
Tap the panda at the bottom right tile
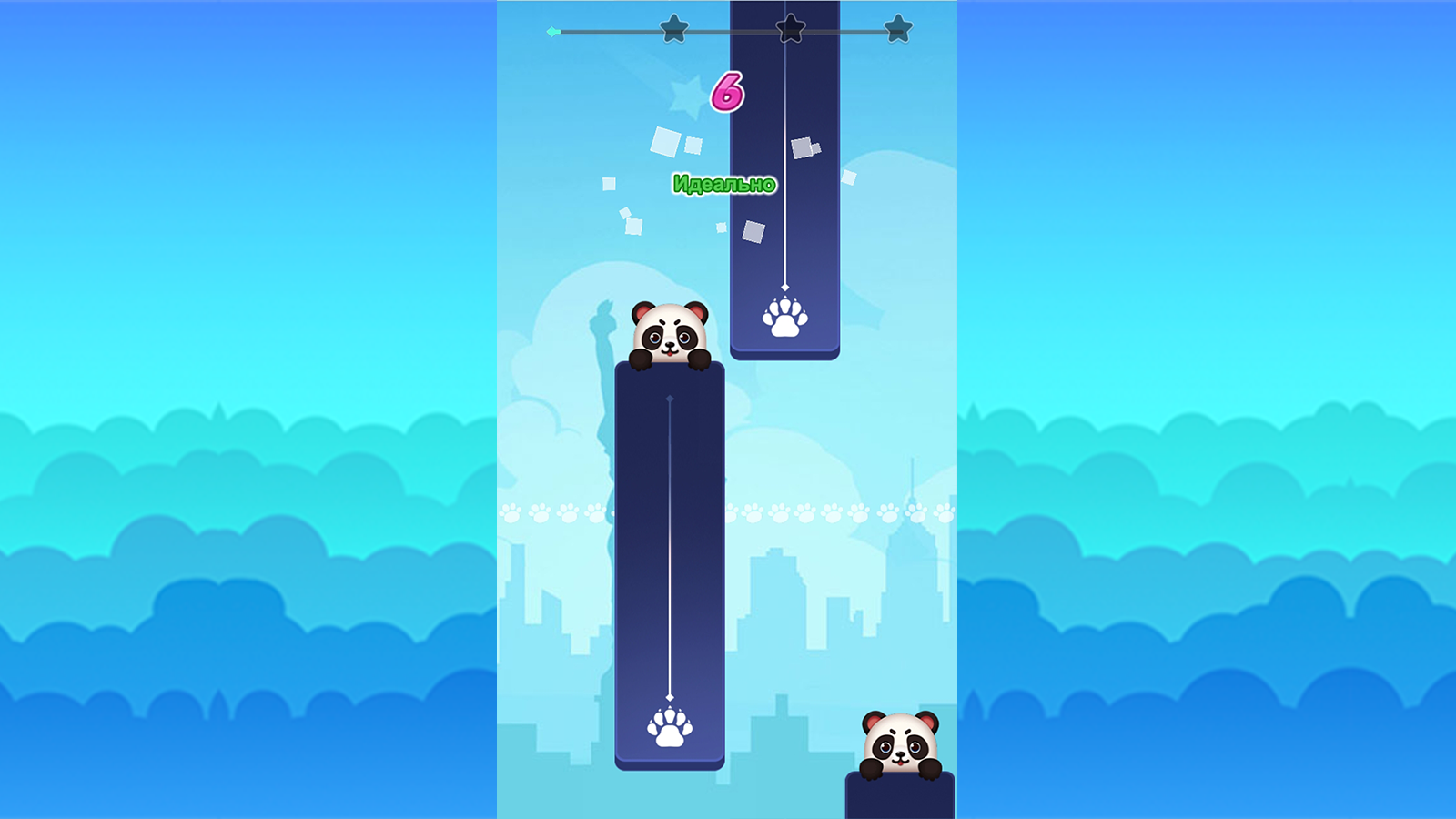[902, 743]
